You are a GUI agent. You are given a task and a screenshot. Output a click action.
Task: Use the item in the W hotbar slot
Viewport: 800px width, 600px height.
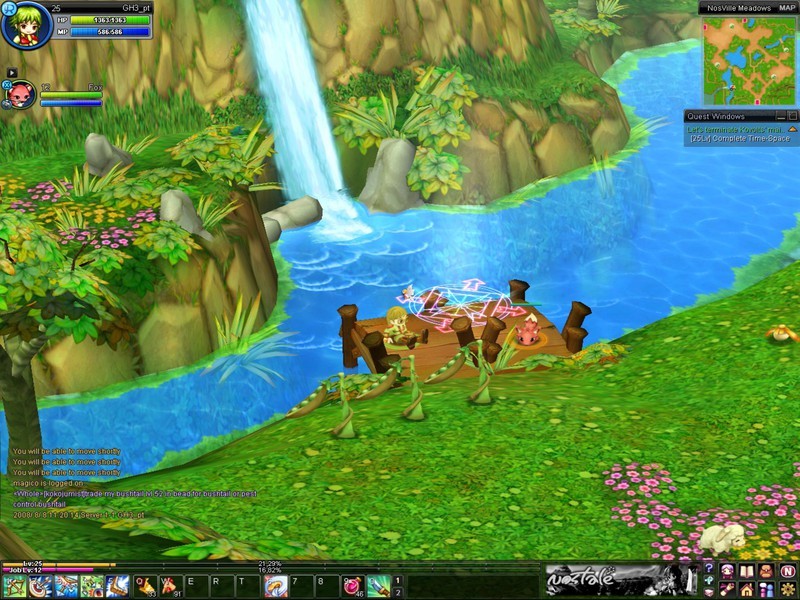[x=171, y=587]
